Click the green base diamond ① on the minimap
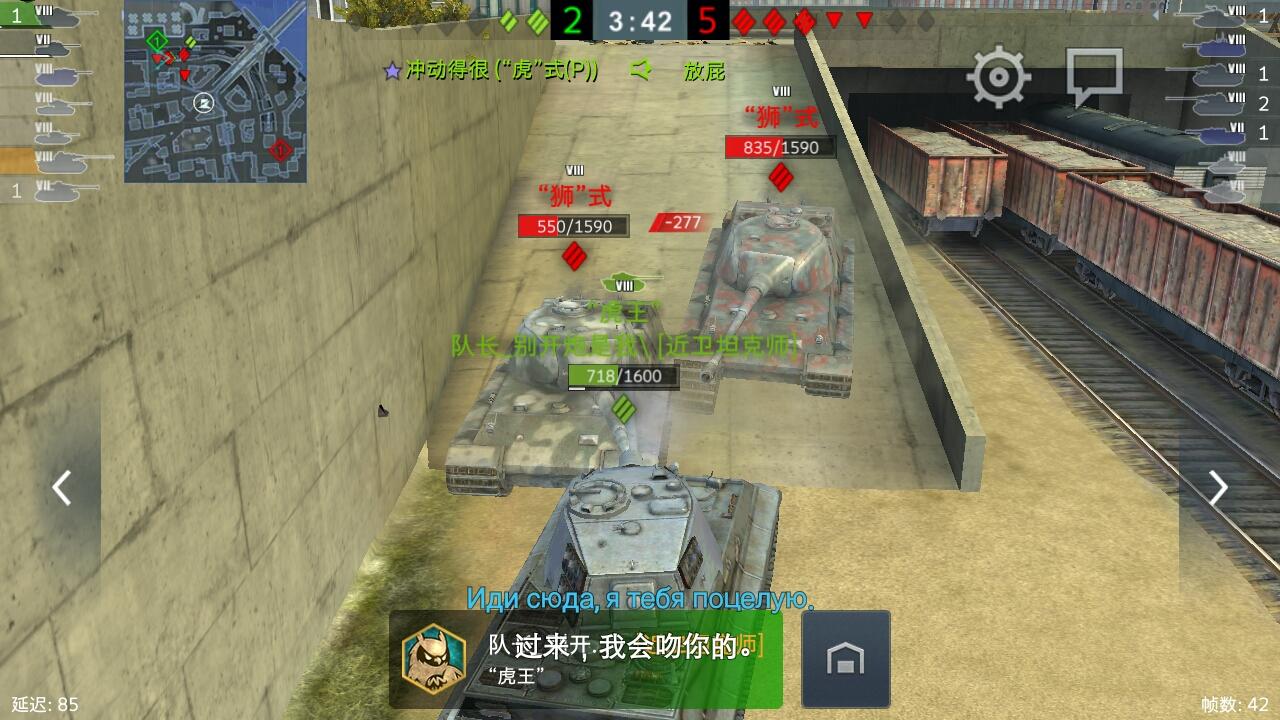Viewport: 1280px width, 720px height. [156, 42]
